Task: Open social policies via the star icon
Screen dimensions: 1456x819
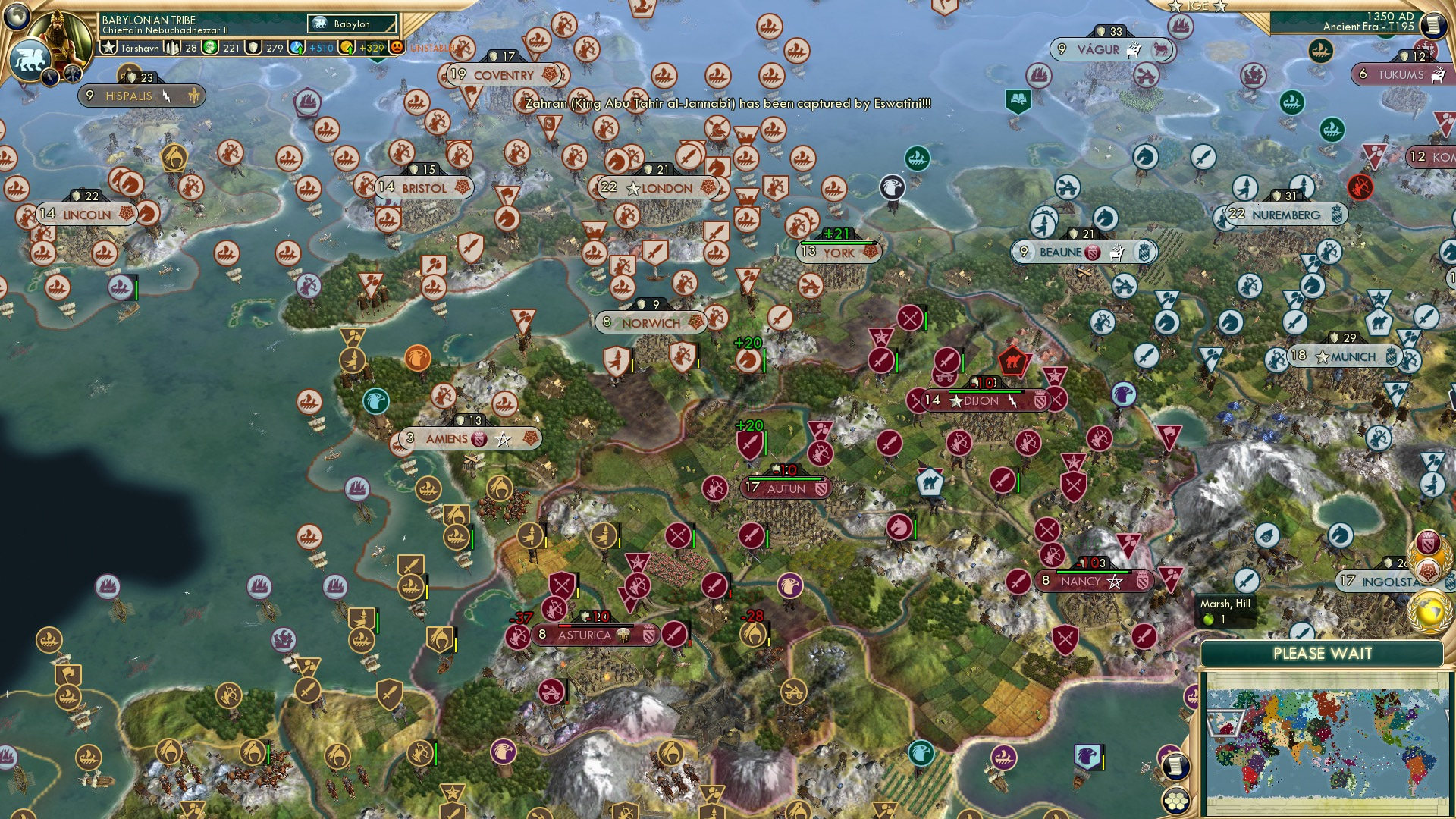Action: point(109,47)
